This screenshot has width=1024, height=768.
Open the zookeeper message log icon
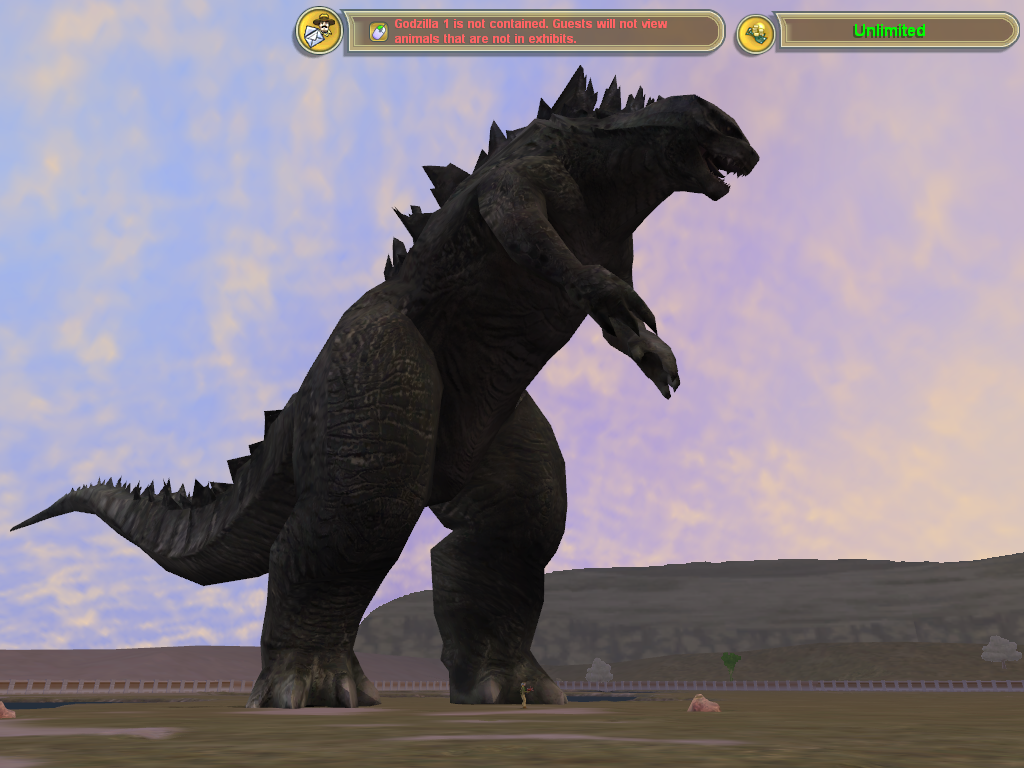pos(320,32)
